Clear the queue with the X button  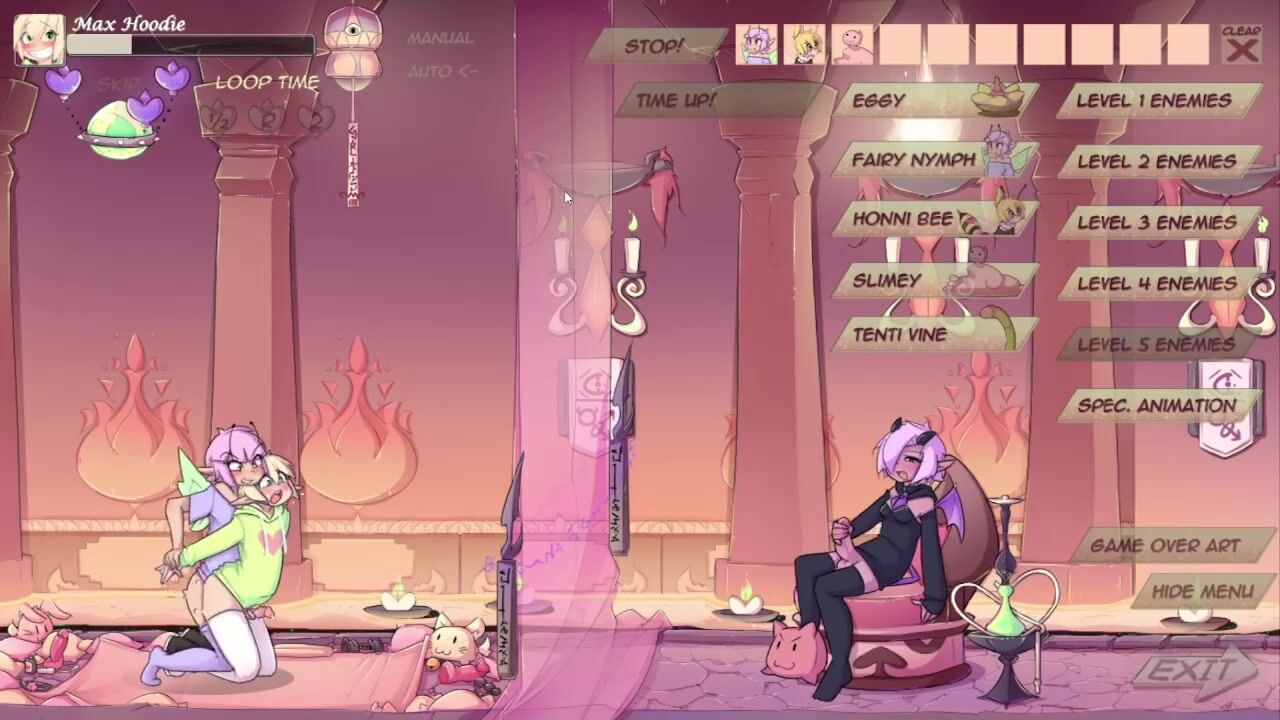[x=1241, y=46]
